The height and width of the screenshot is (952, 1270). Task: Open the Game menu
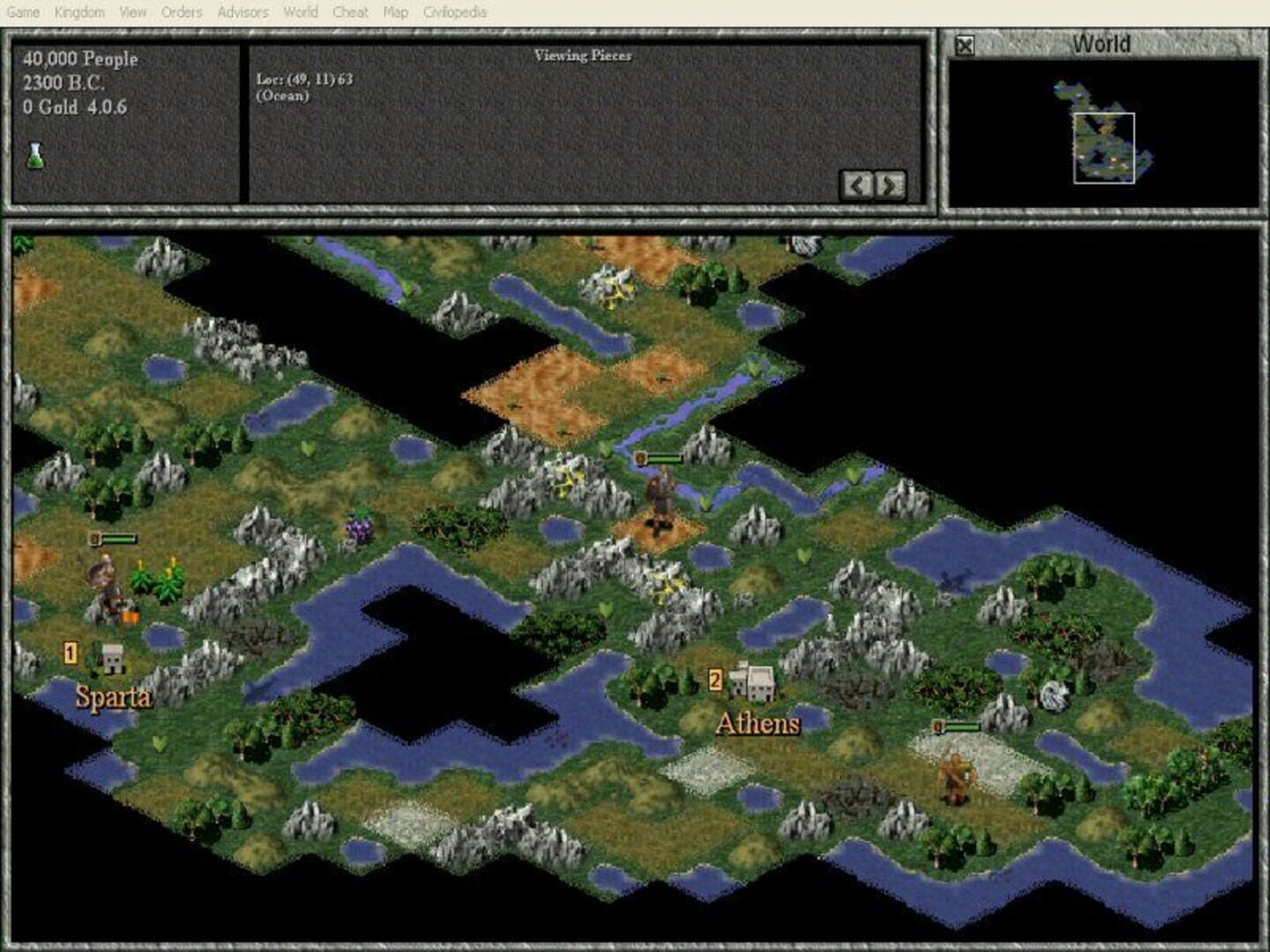click(26, 12)
